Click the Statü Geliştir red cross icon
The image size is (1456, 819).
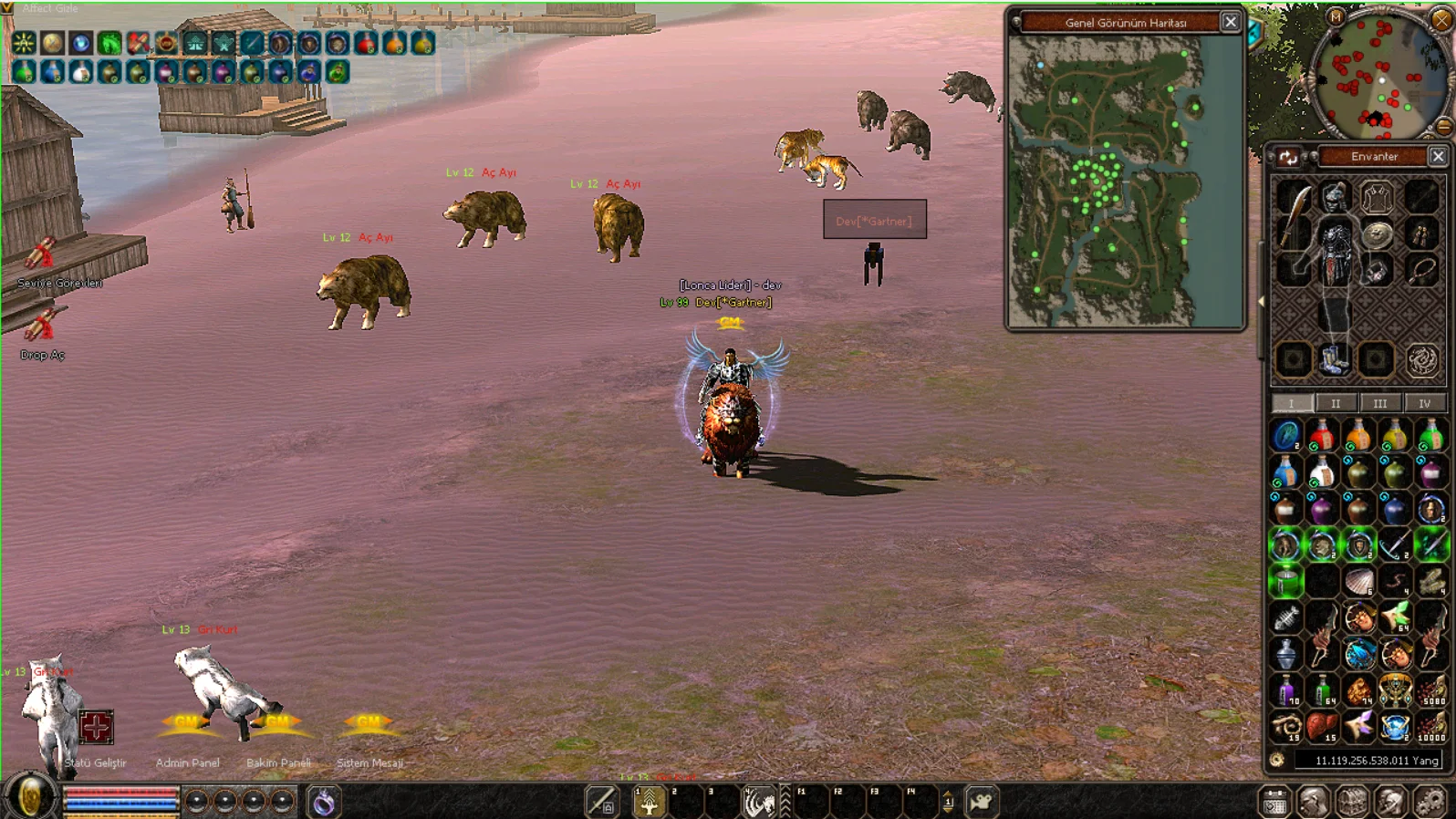click(96, 727)
